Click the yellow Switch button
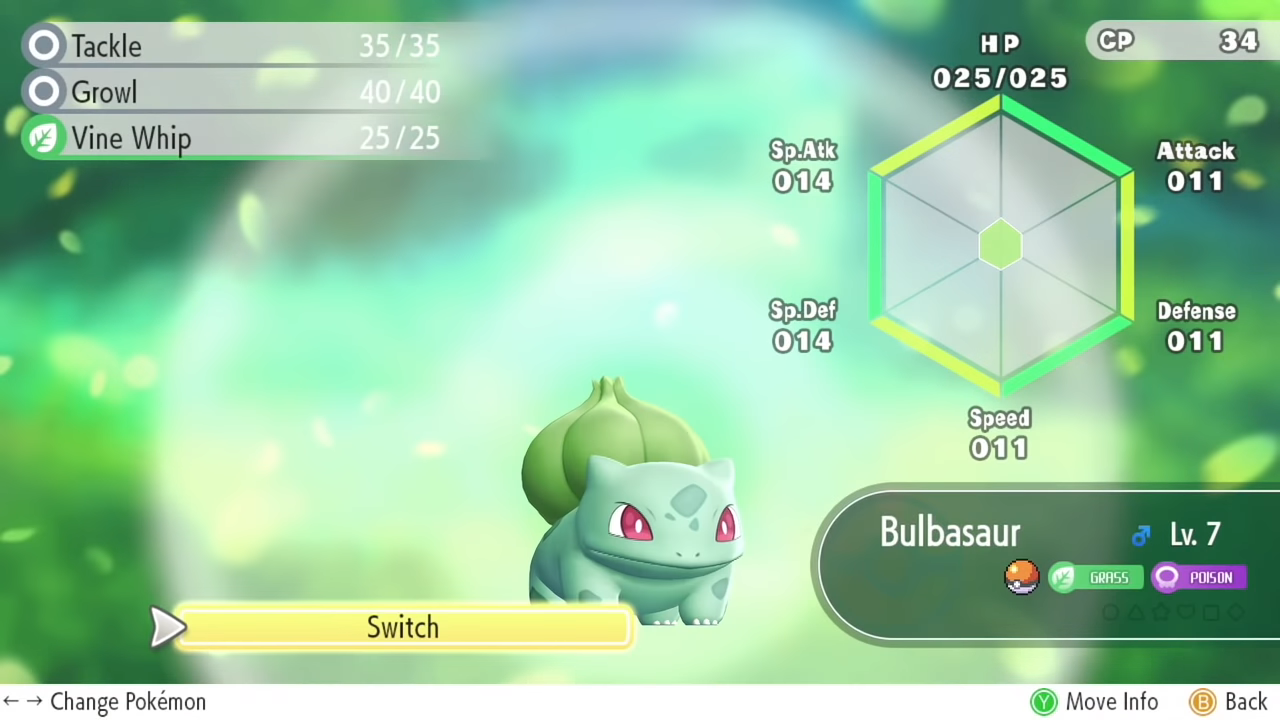This screenshot has height=720, width=1280. tap(403, 627)
